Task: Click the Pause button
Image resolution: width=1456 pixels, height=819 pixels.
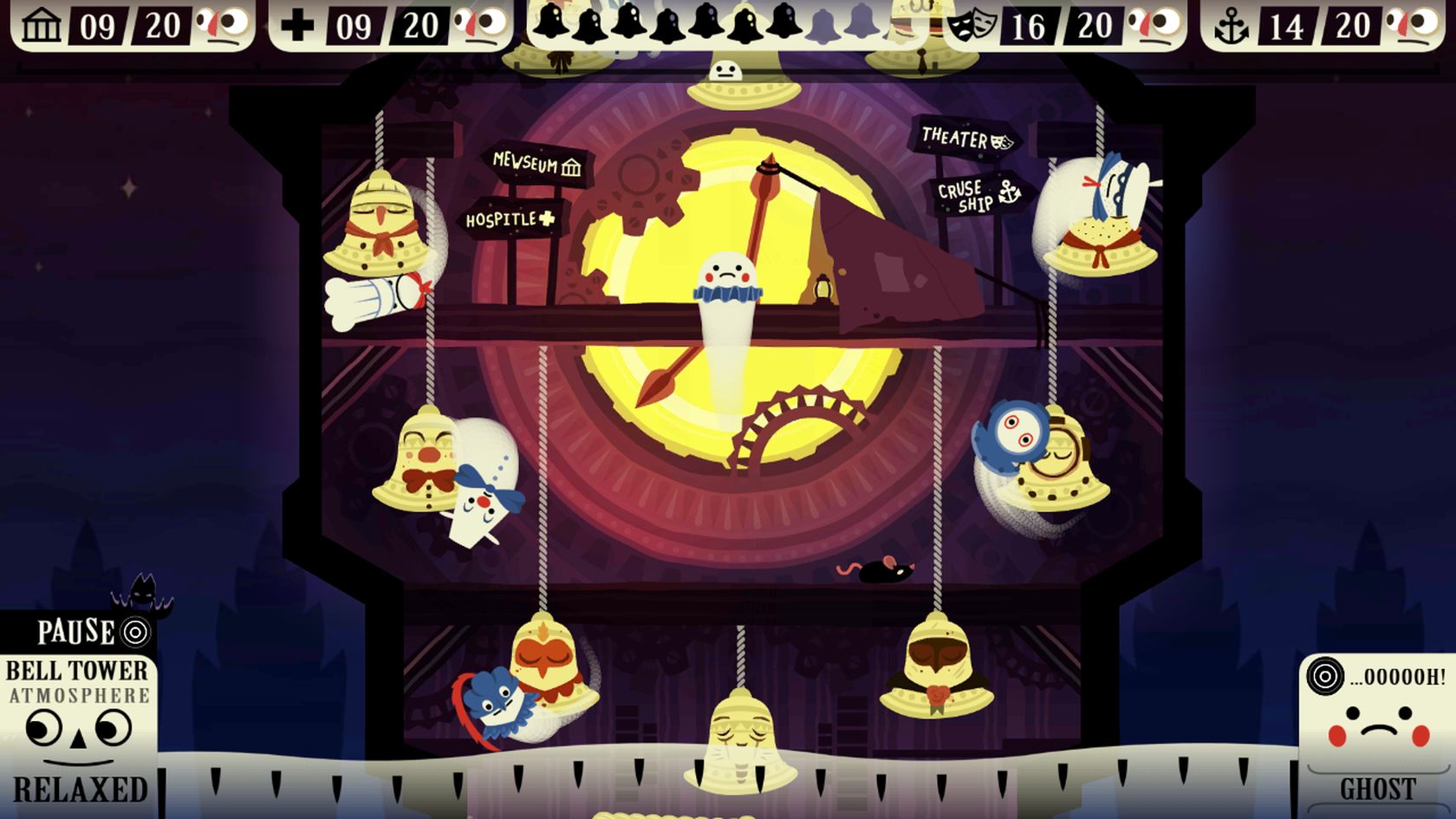Action: click(90, 632)
